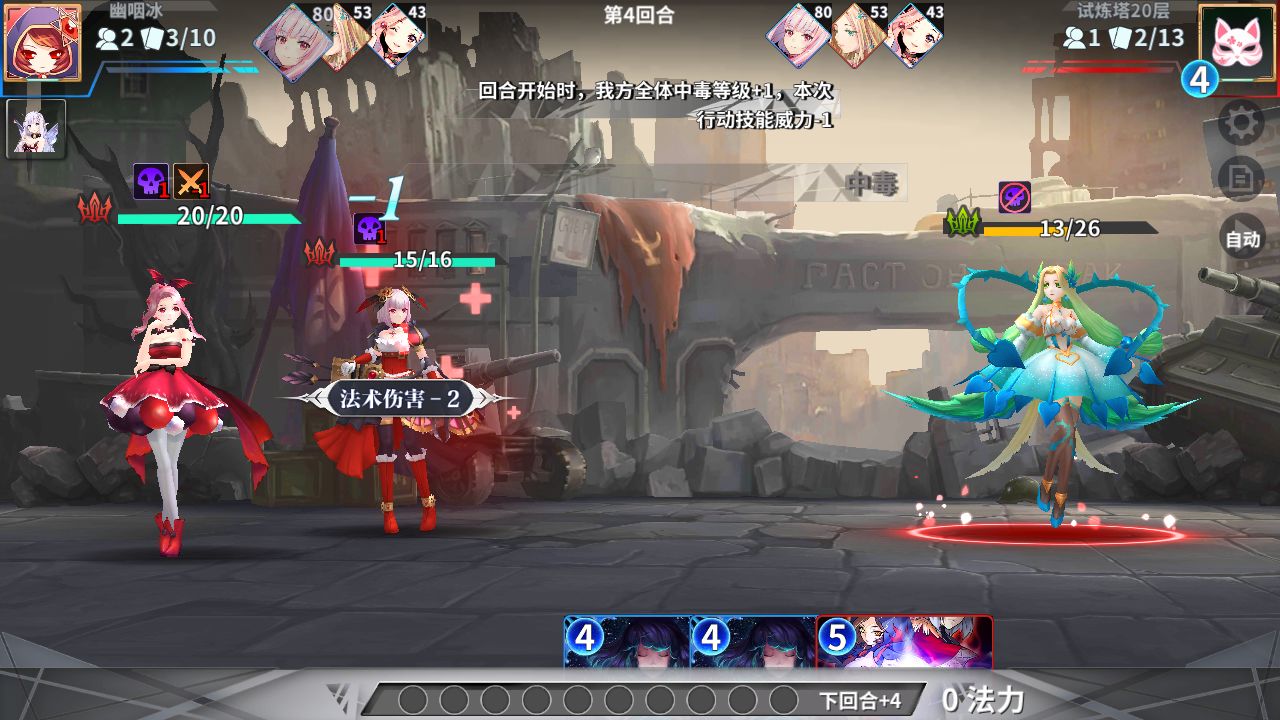Select the small white-haired character portrait

[x=36, y=128]
